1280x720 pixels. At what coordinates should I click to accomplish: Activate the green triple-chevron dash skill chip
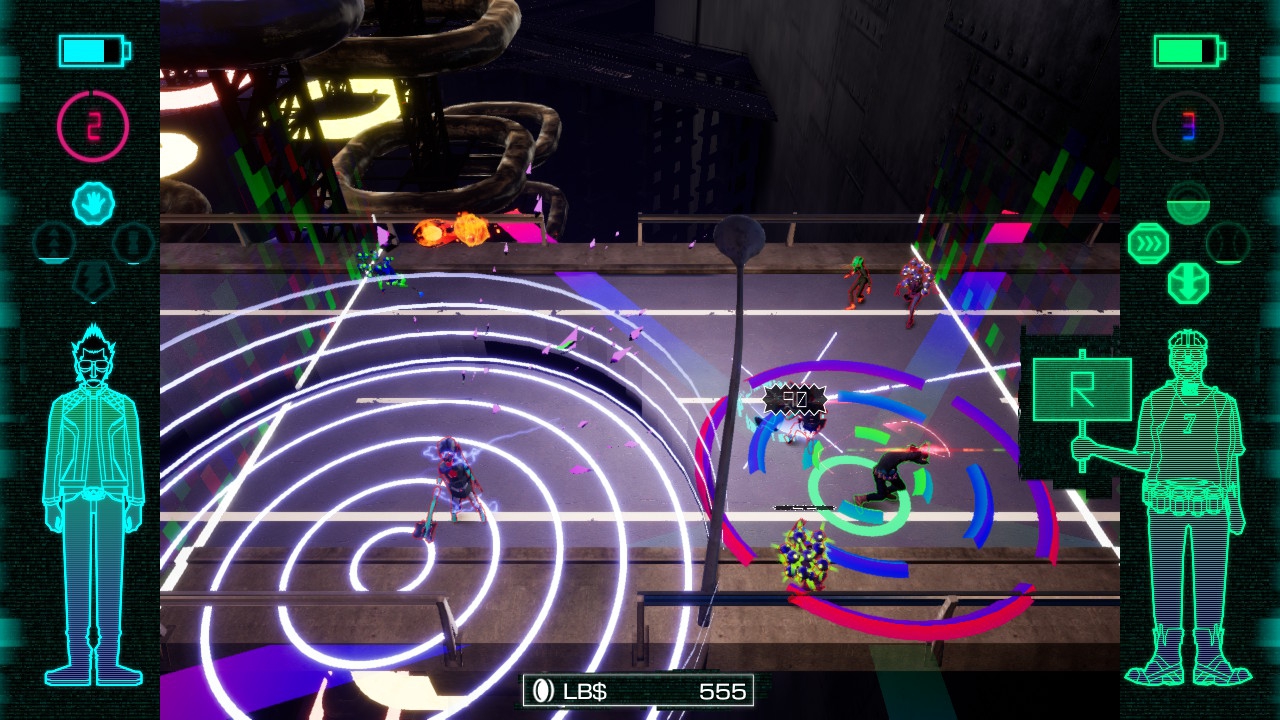point(1148,244)
